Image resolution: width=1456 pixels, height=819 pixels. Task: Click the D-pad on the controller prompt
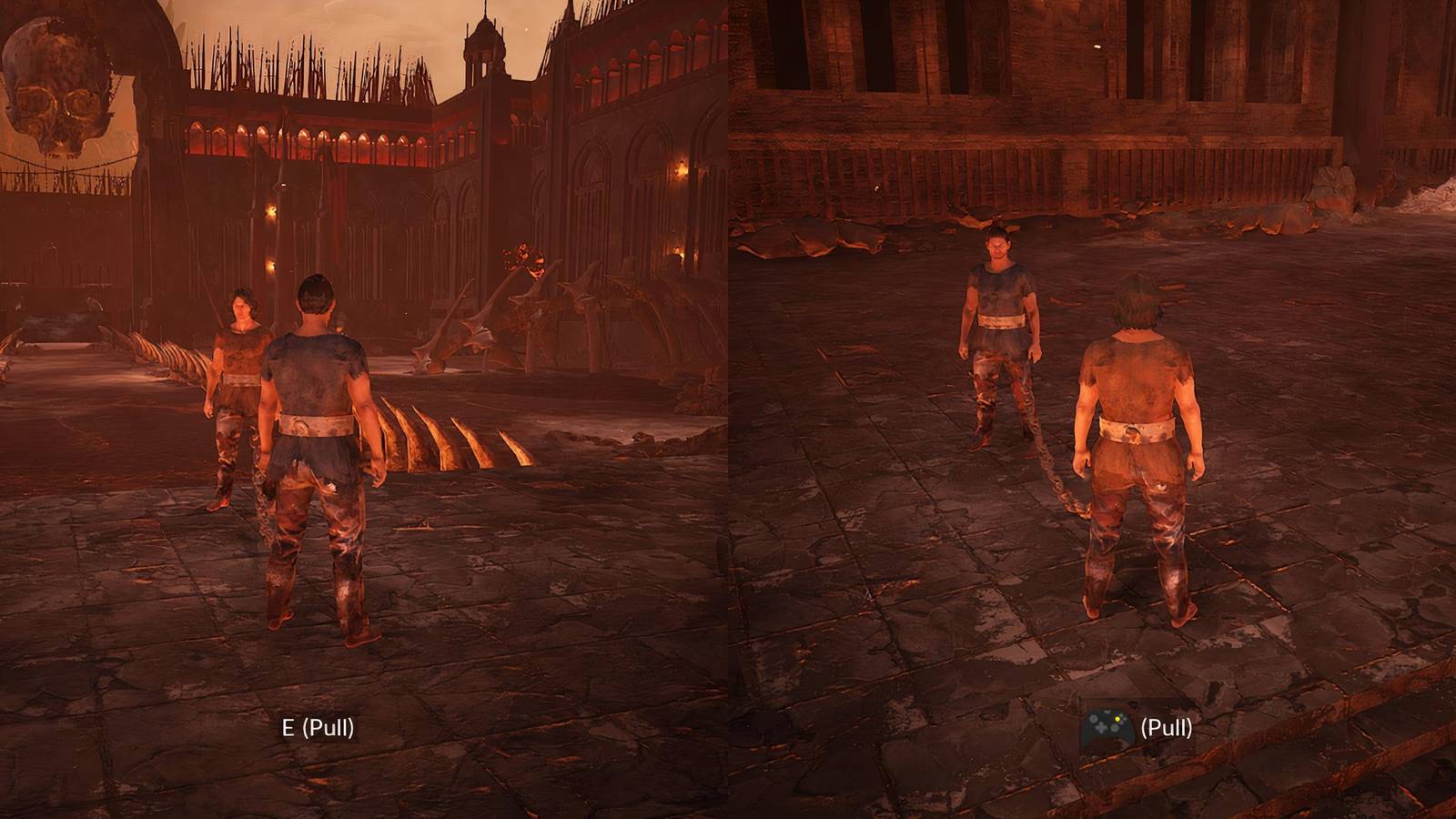(x=1101, y=729)
